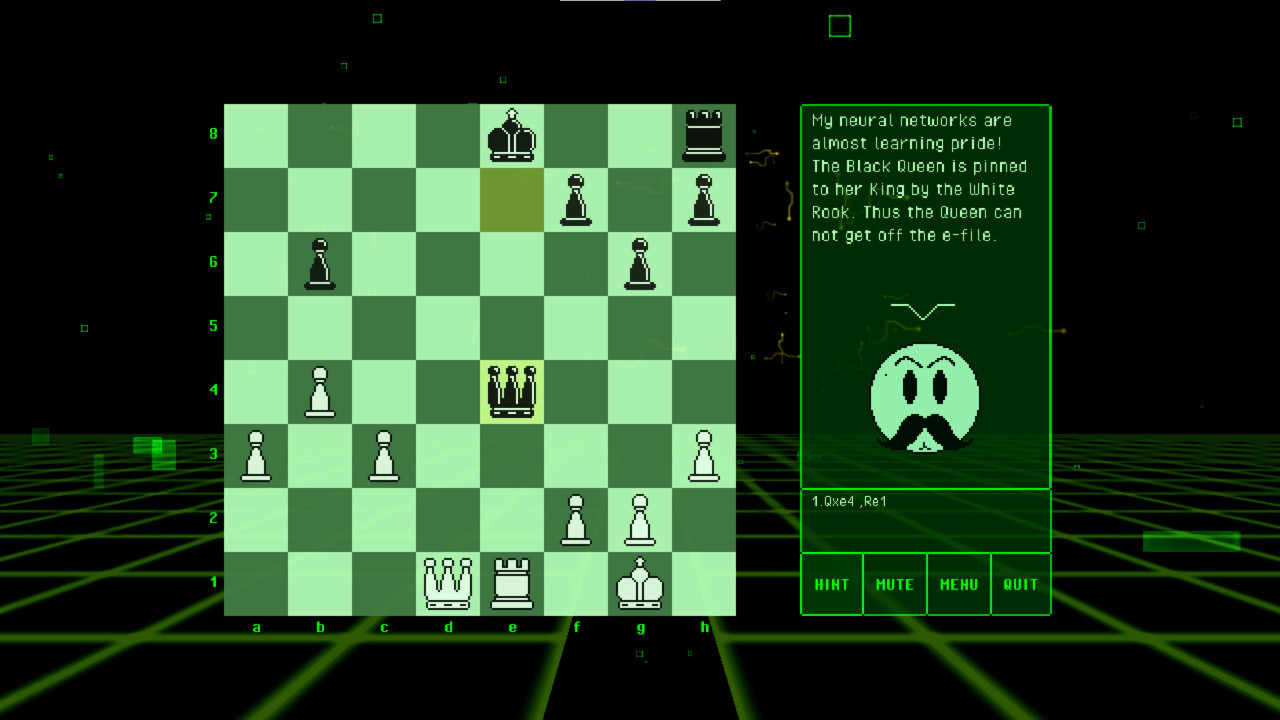Click the mustached robot mascot face
The image size is (1280, 720).
tap(925, 400)
